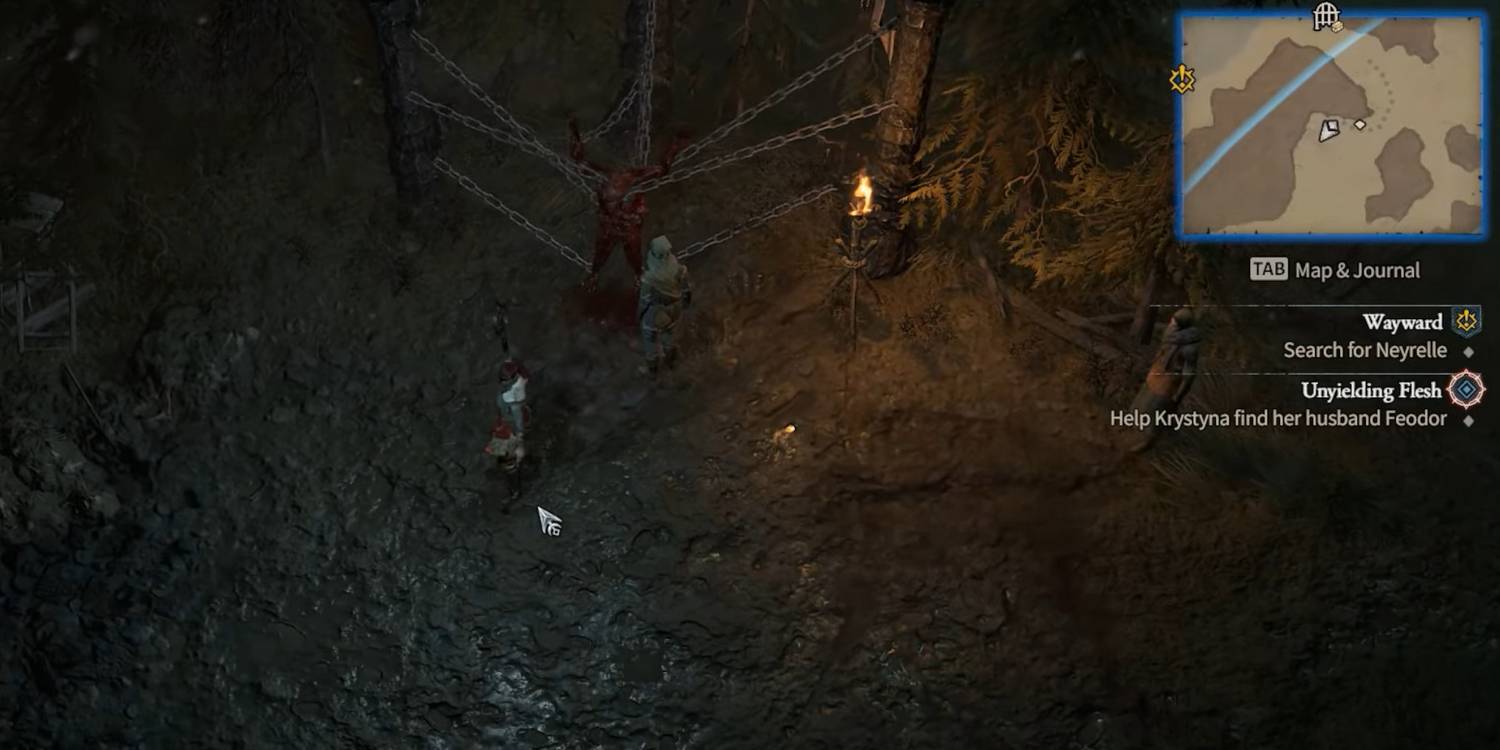The image size is (1500, 750).
Task: Click the diamond bullet beside the Krystyna objective
Action: tap(1469, 418)
